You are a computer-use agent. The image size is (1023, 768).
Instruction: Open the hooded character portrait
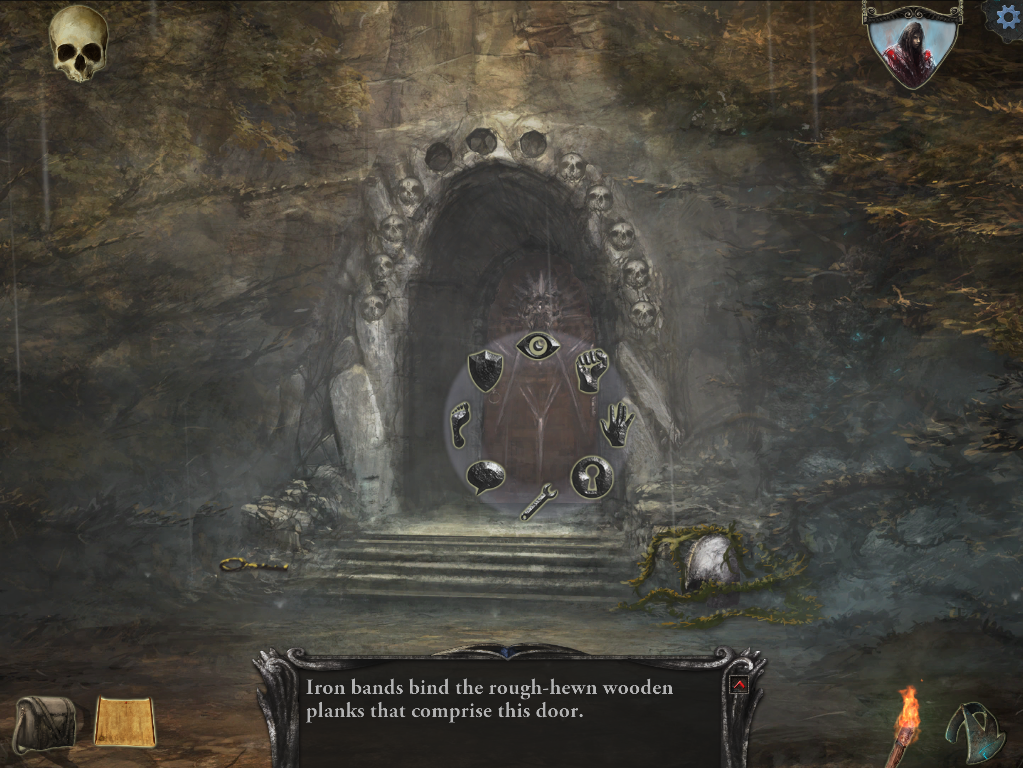[x=911, y=45]
